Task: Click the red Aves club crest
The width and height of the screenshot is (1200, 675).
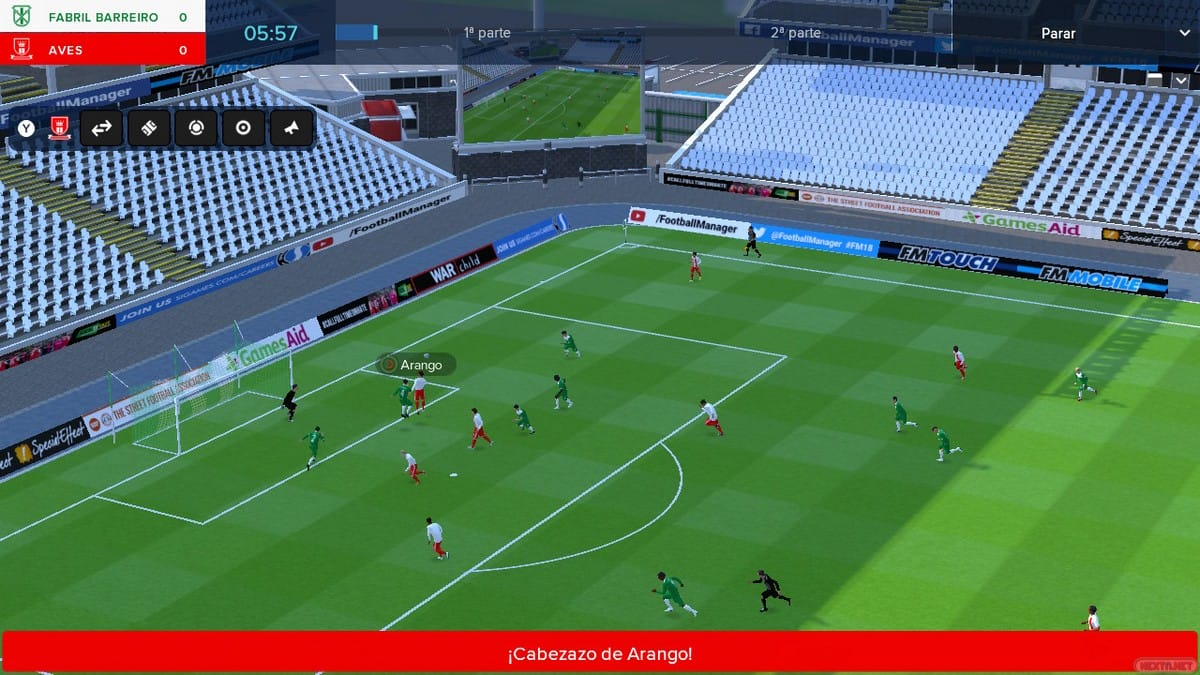Action: point(59,128)
